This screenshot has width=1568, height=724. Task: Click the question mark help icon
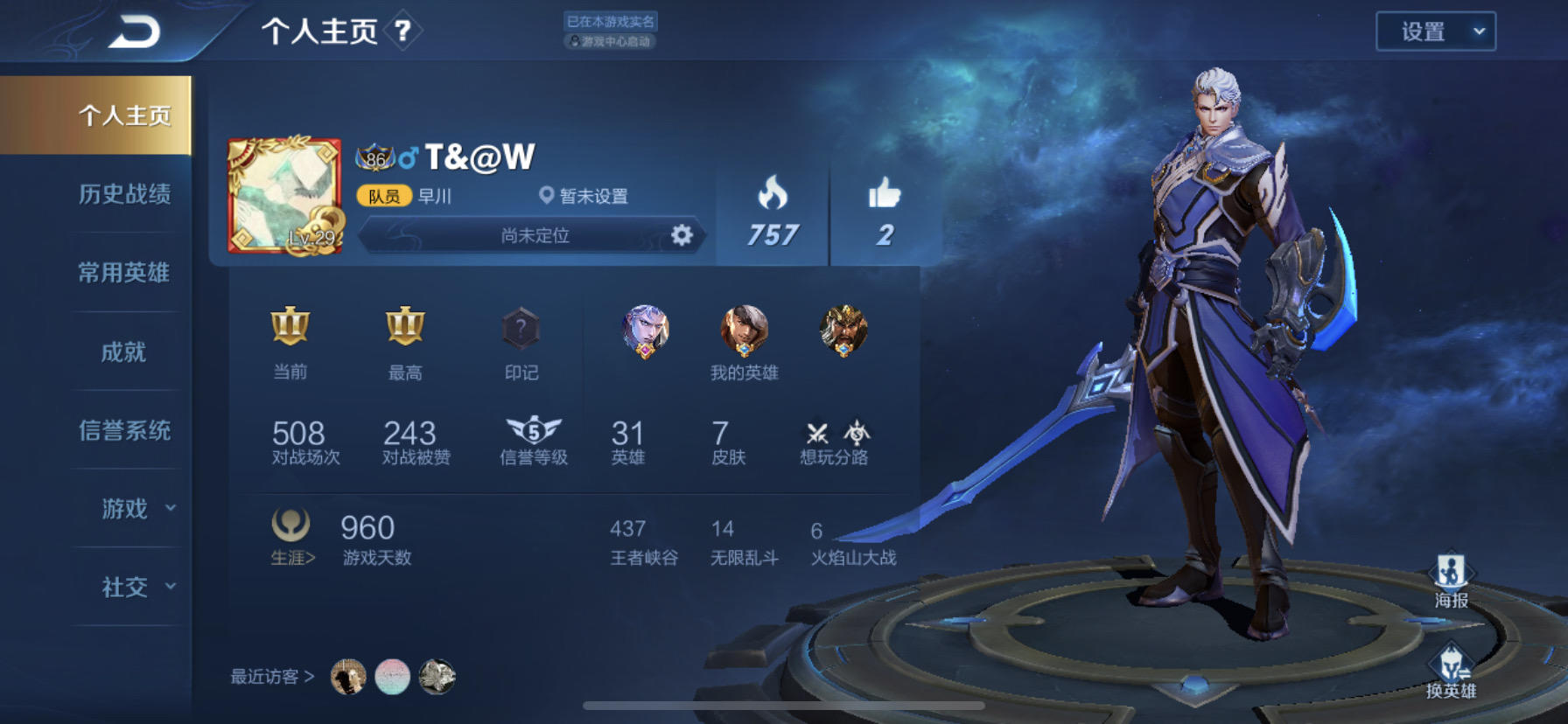402,31
